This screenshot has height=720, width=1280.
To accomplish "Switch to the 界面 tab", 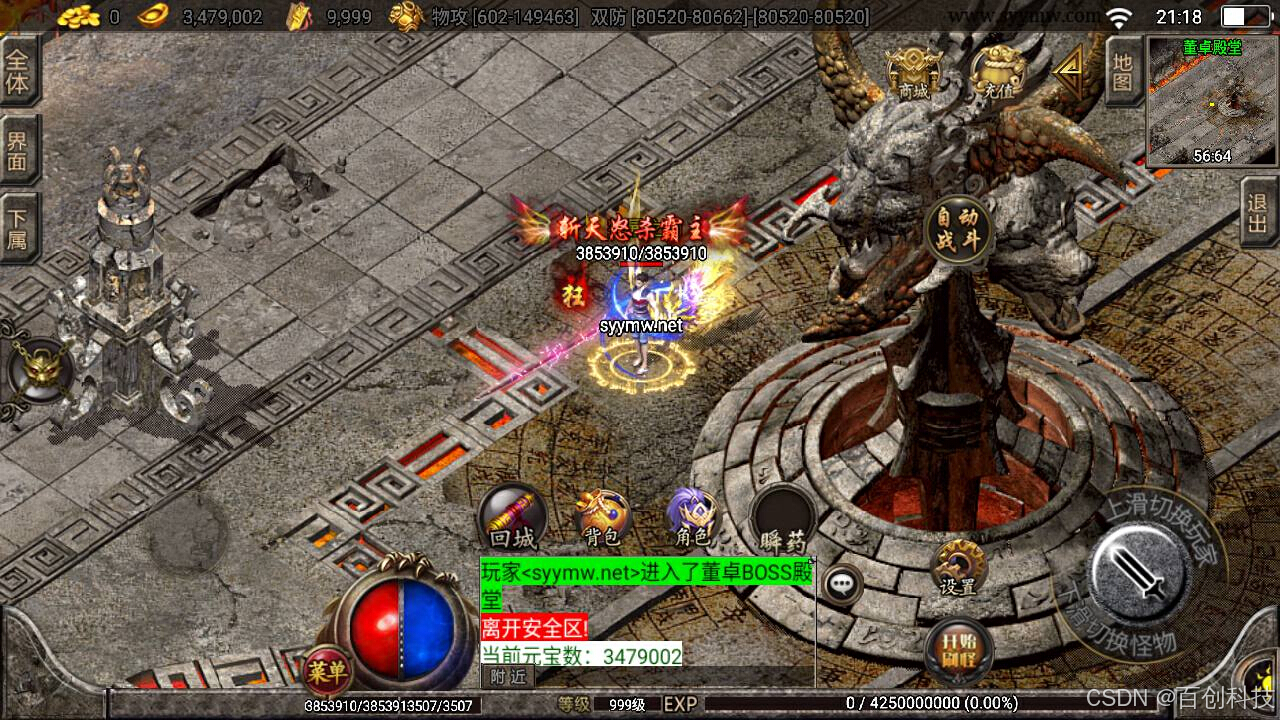I will pyautogui.click(x=18, y=150).
